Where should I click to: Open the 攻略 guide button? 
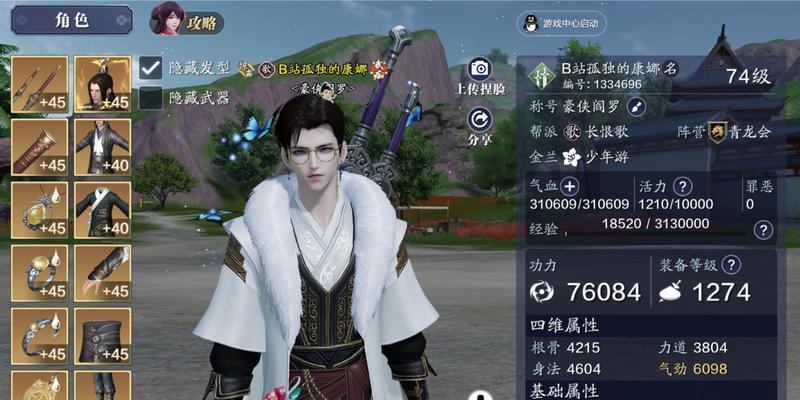click(187, 20)
